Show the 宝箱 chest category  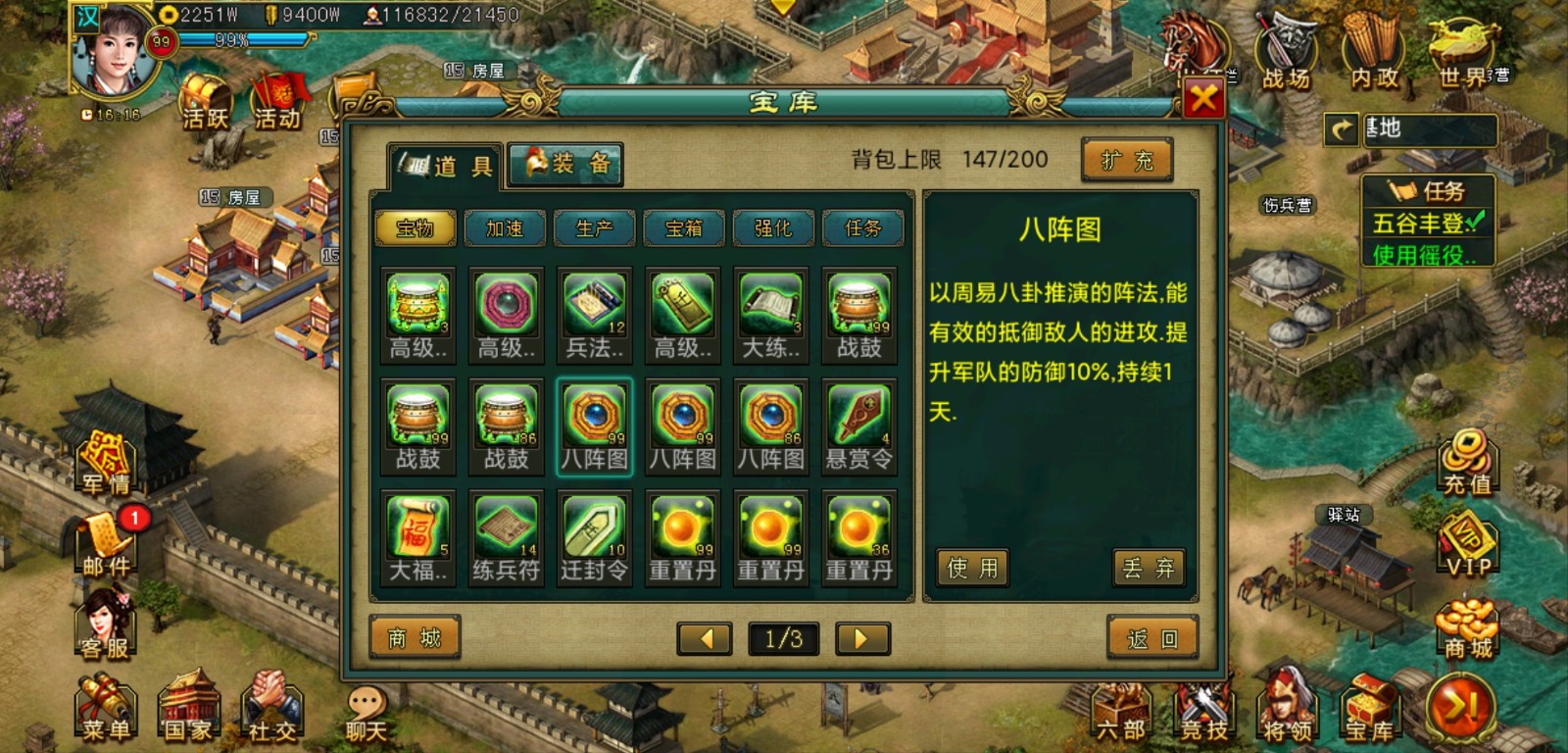pyautogui.click(x=684, y=228)
